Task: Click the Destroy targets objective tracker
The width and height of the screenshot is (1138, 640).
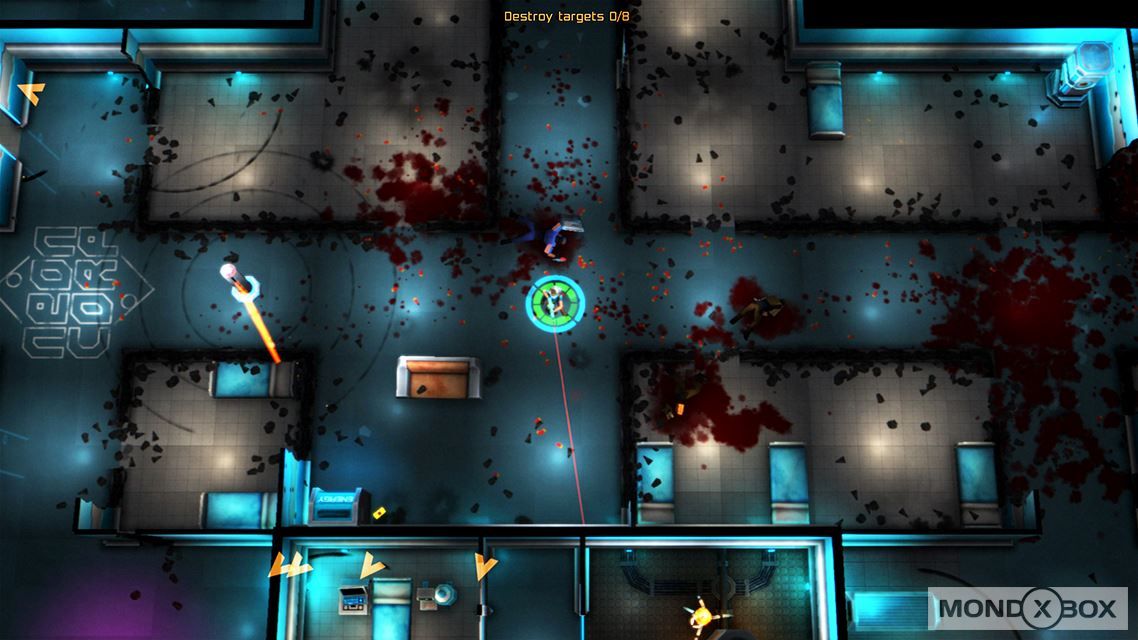Action: (x=566, y=16)
